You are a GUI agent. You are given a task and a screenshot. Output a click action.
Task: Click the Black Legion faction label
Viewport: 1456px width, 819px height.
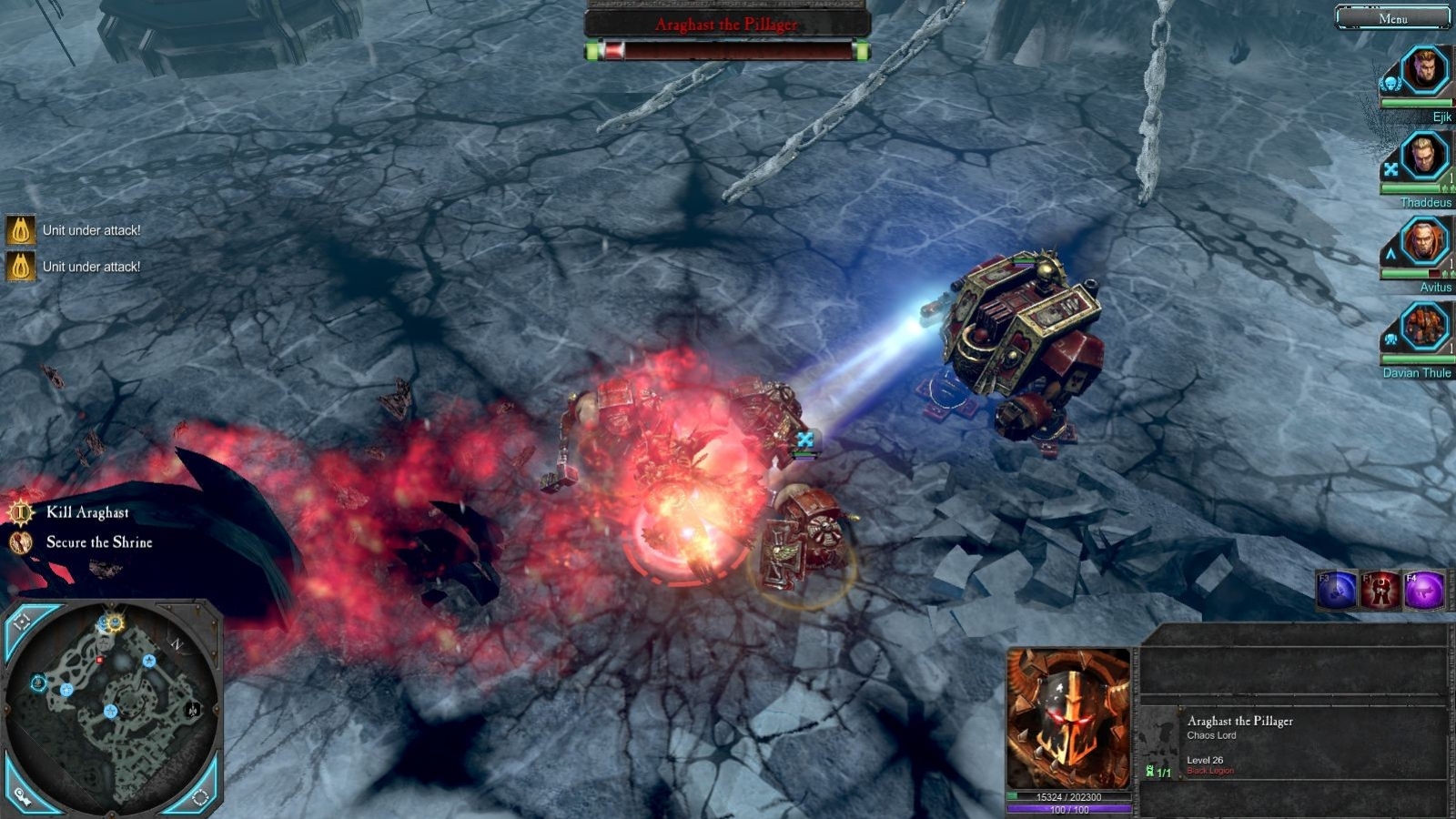point(1210,769)
